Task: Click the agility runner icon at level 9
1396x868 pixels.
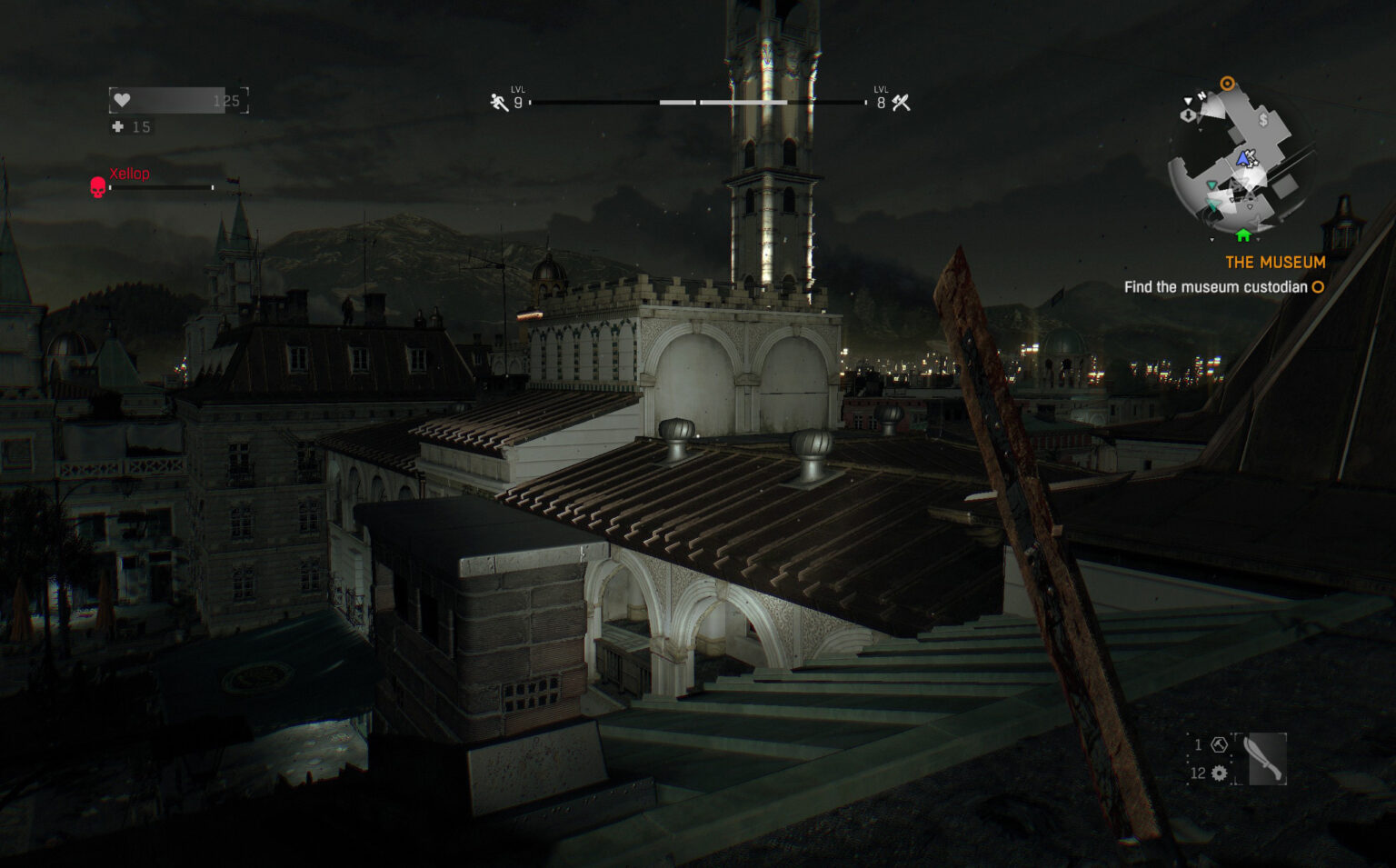Action: pyautogui.click(x=496, y=101)
